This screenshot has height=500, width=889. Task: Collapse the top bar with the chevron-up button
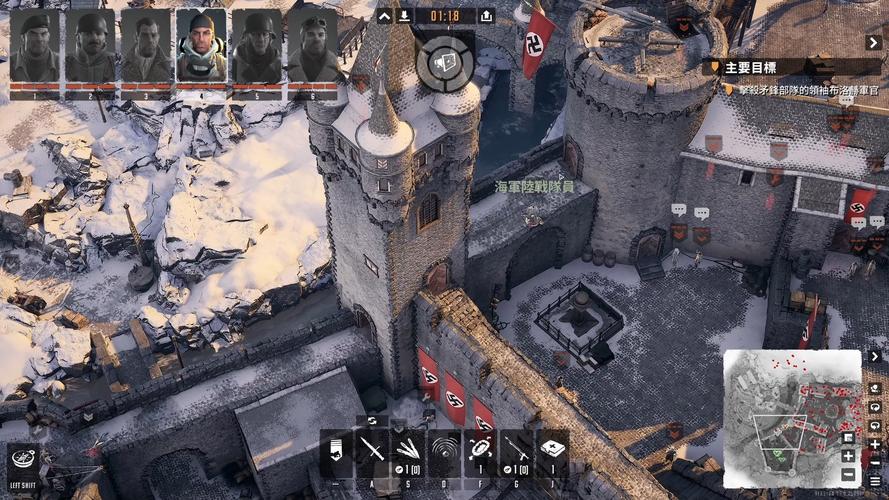coord(384,16)
